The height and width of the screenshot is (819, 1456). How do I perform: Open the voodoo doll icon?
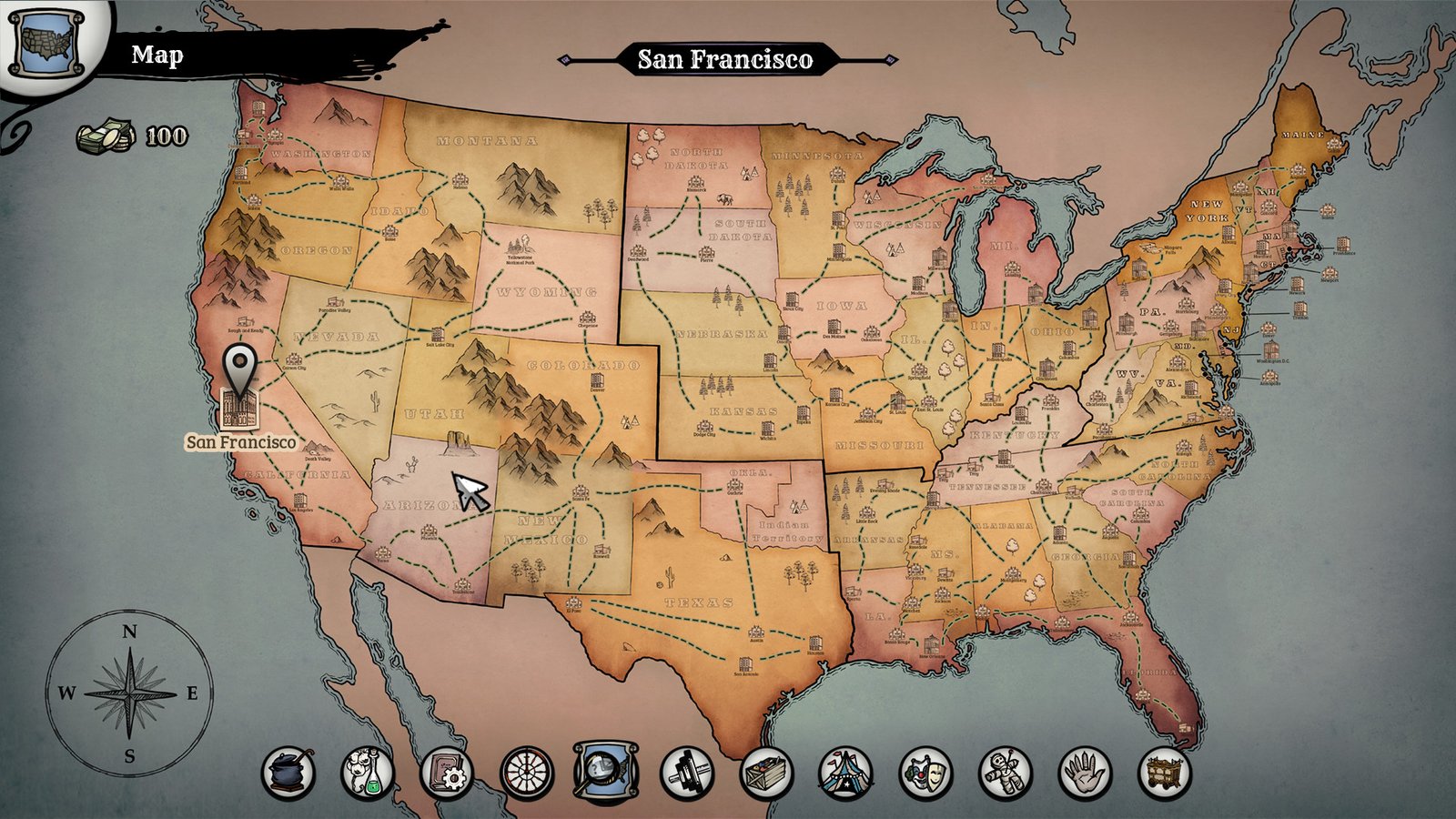click(x=1006, y=773)
